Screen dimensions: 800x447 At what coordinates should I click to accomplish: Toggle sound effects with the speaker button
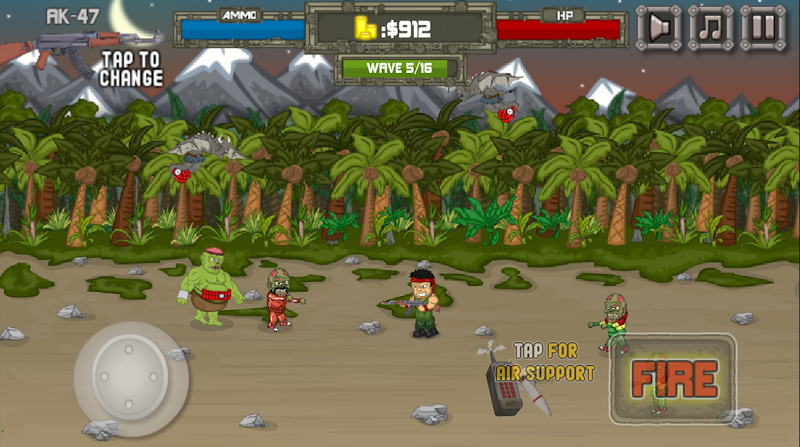tap(658, 27)
